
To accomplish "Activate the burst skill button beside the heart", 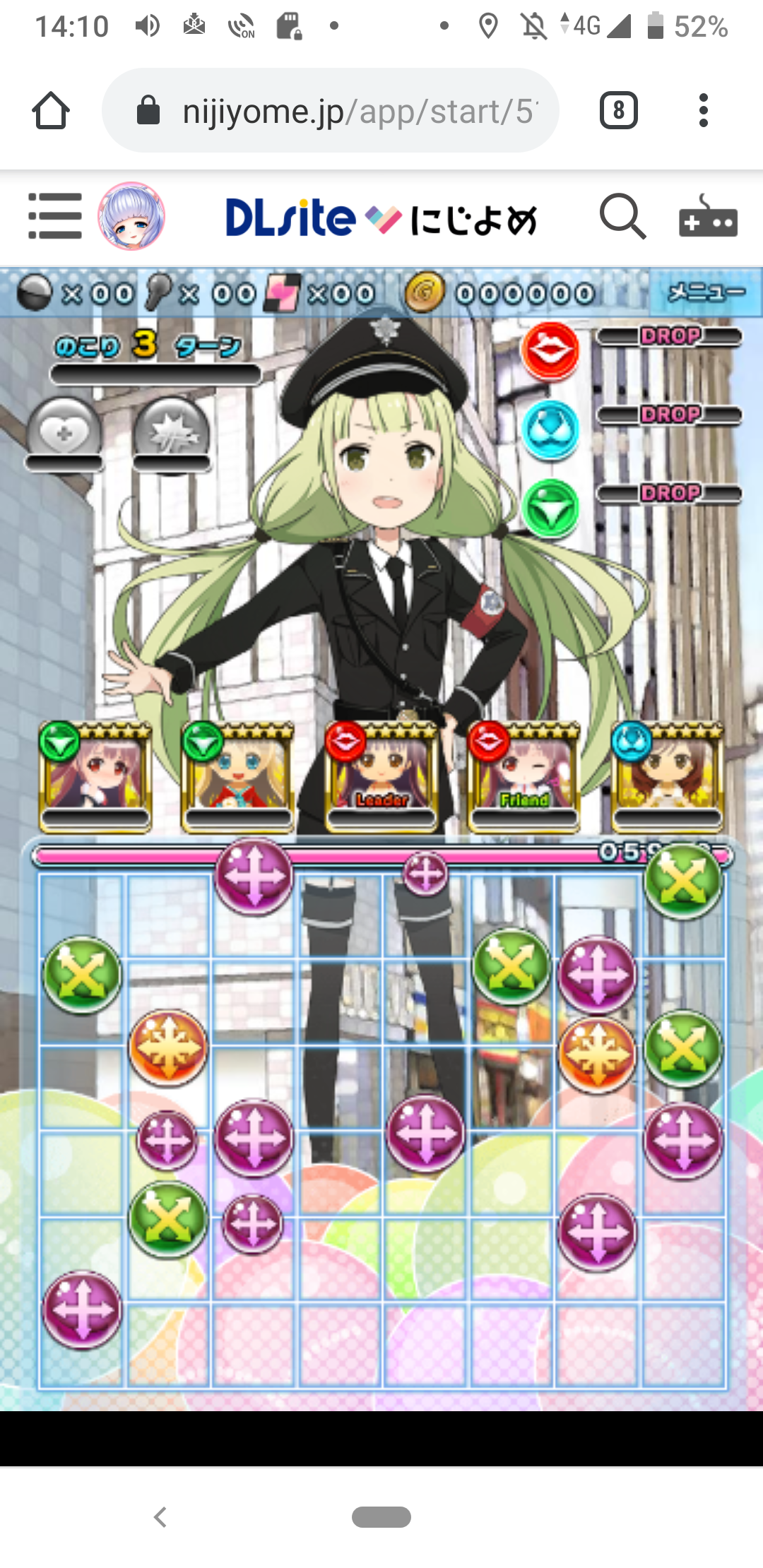I will tap(172, 432).
